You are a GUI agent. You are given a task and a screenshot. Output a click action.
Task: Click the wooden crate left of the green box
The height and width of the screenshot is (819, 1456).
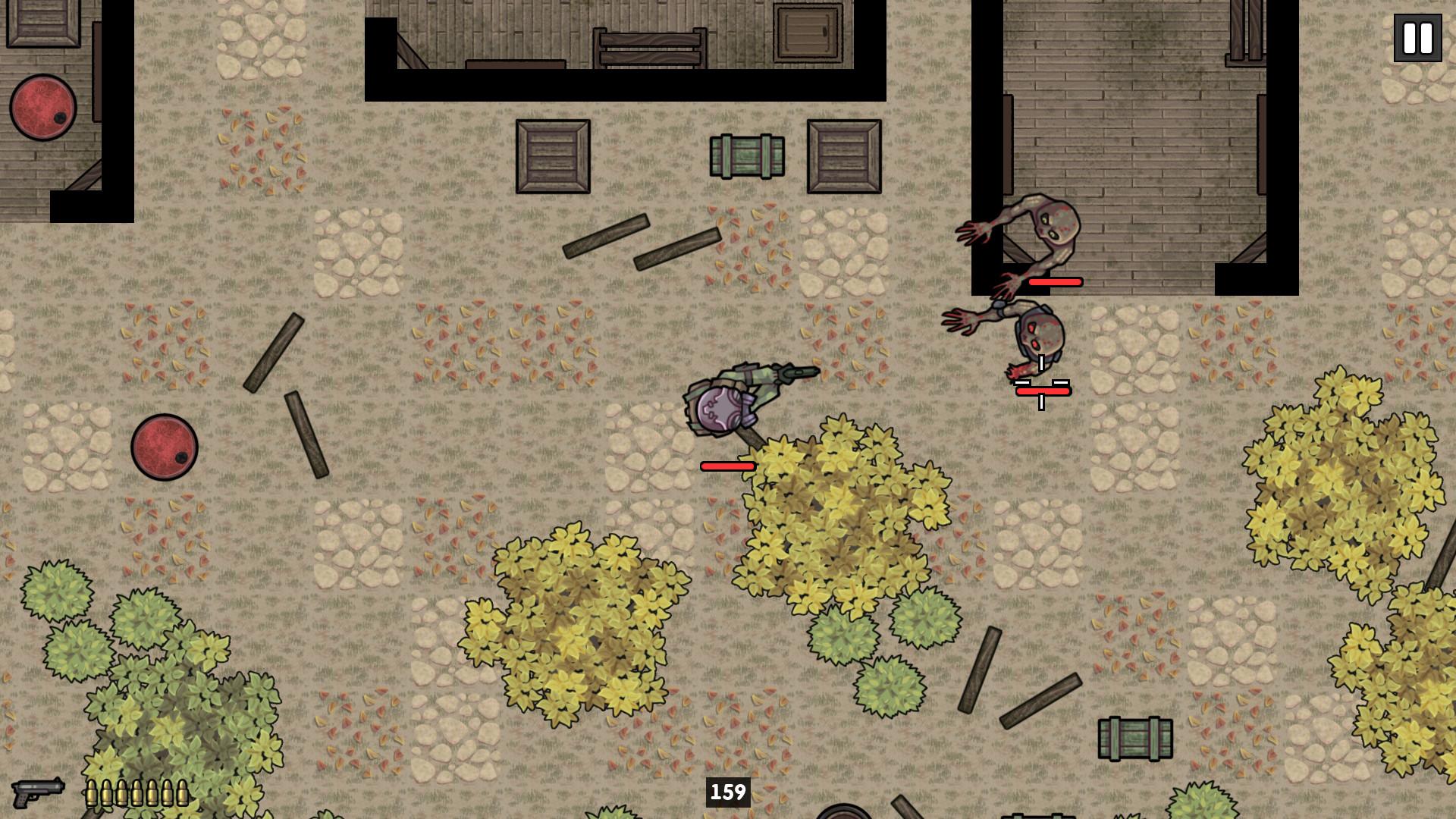pyautogui.click(x=551, y=155)
